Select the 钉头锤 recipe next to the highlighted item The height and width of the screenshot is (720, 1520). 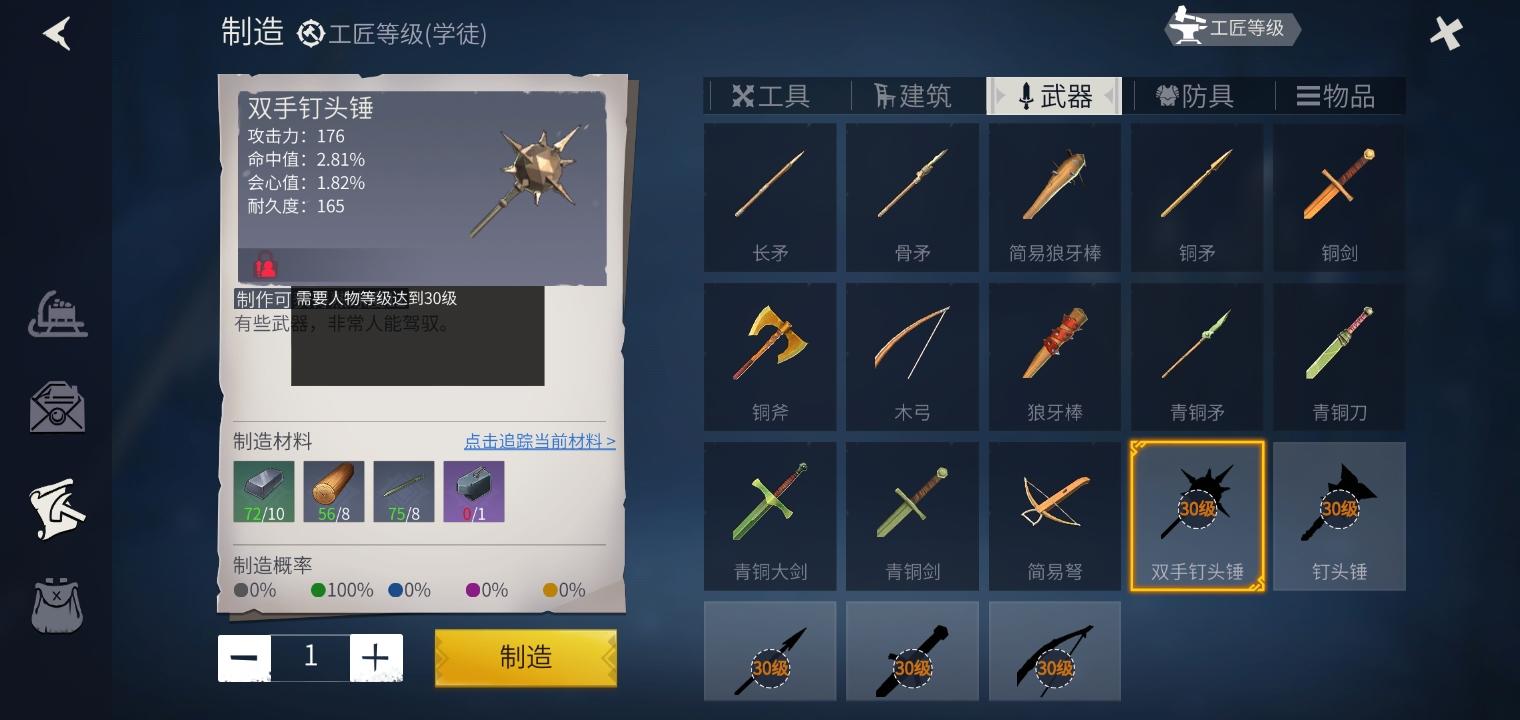1339,516
